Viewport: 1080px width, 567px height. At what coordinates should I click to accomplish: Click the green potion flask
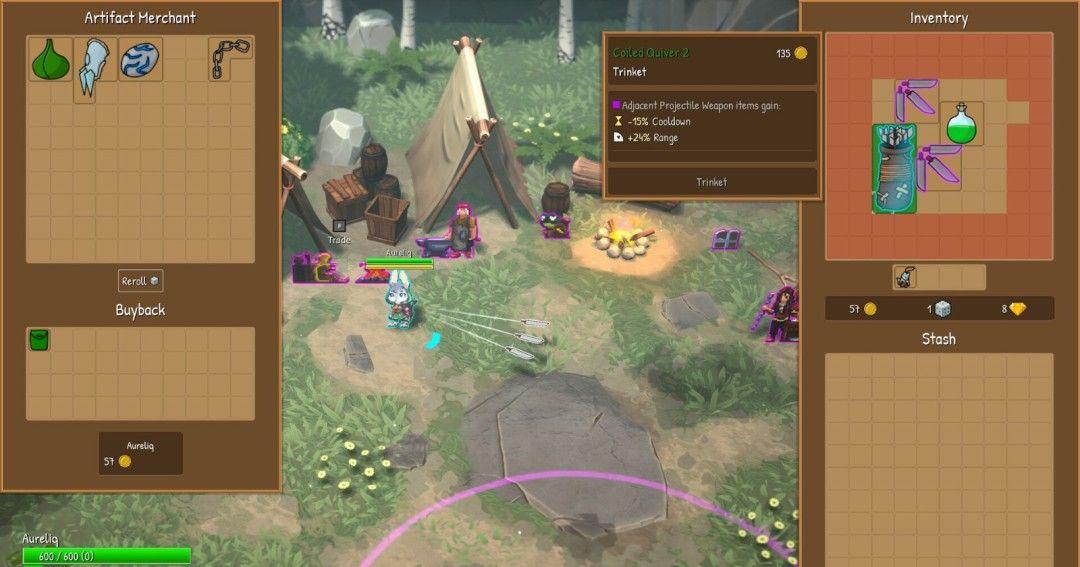click(x=960, y=123)
